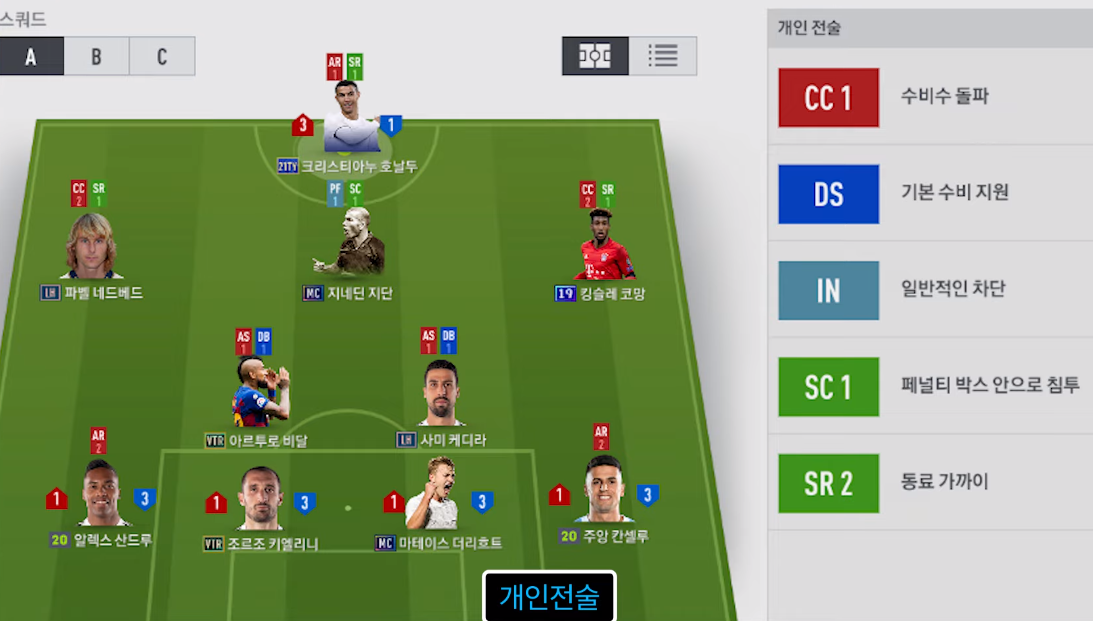
Task: Open squad tab C
Action: click(x=162, y=56)
